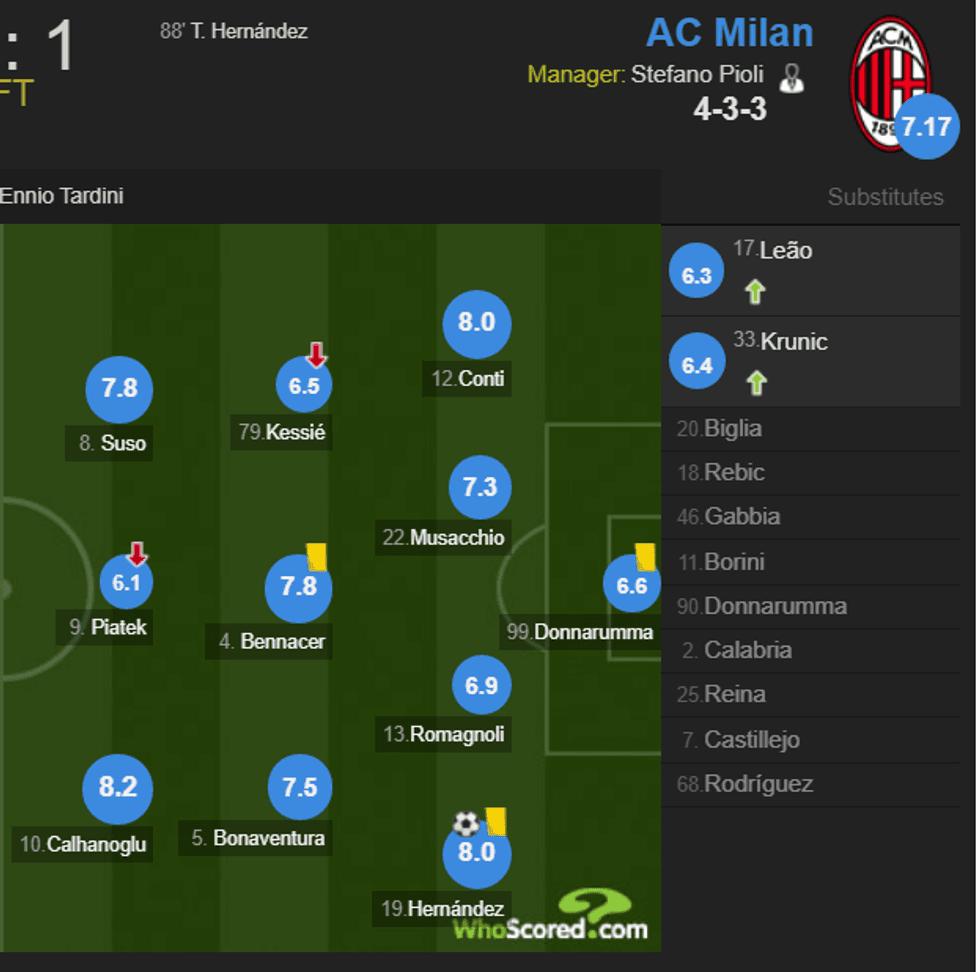
Task: Choose Calhanoglu's 8.2 rating bubble
Action: click(118, 788)
